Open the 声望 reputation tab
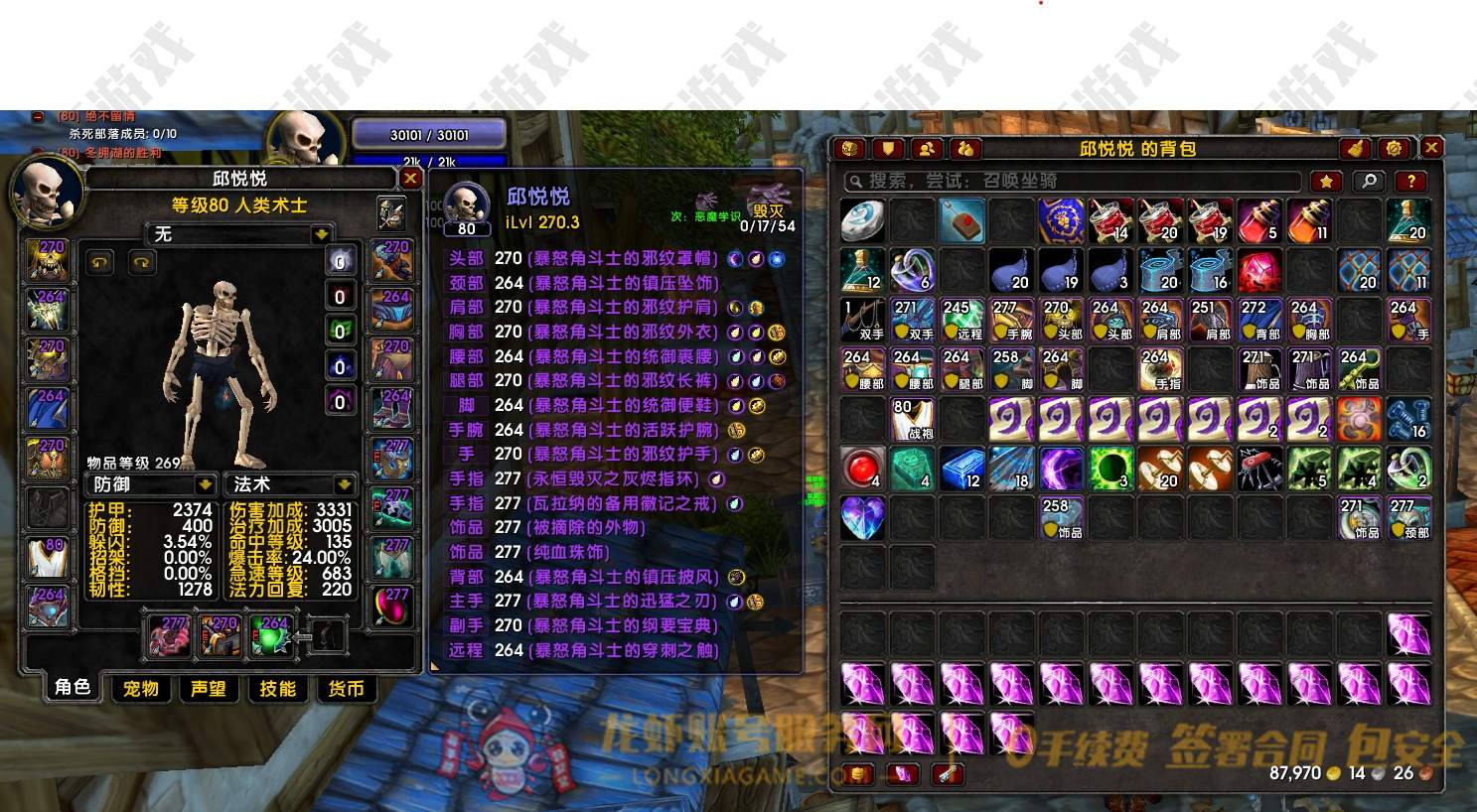1477x812 pixels. point(209,688)
